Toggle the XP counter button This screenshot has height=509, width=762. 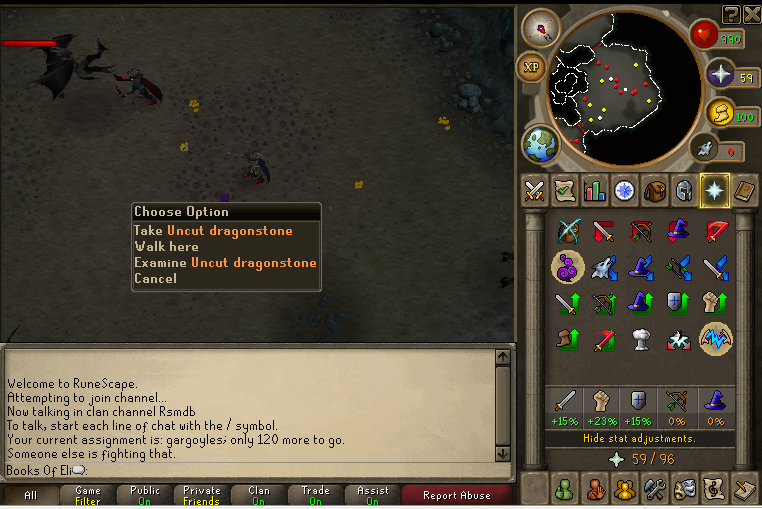530,68
